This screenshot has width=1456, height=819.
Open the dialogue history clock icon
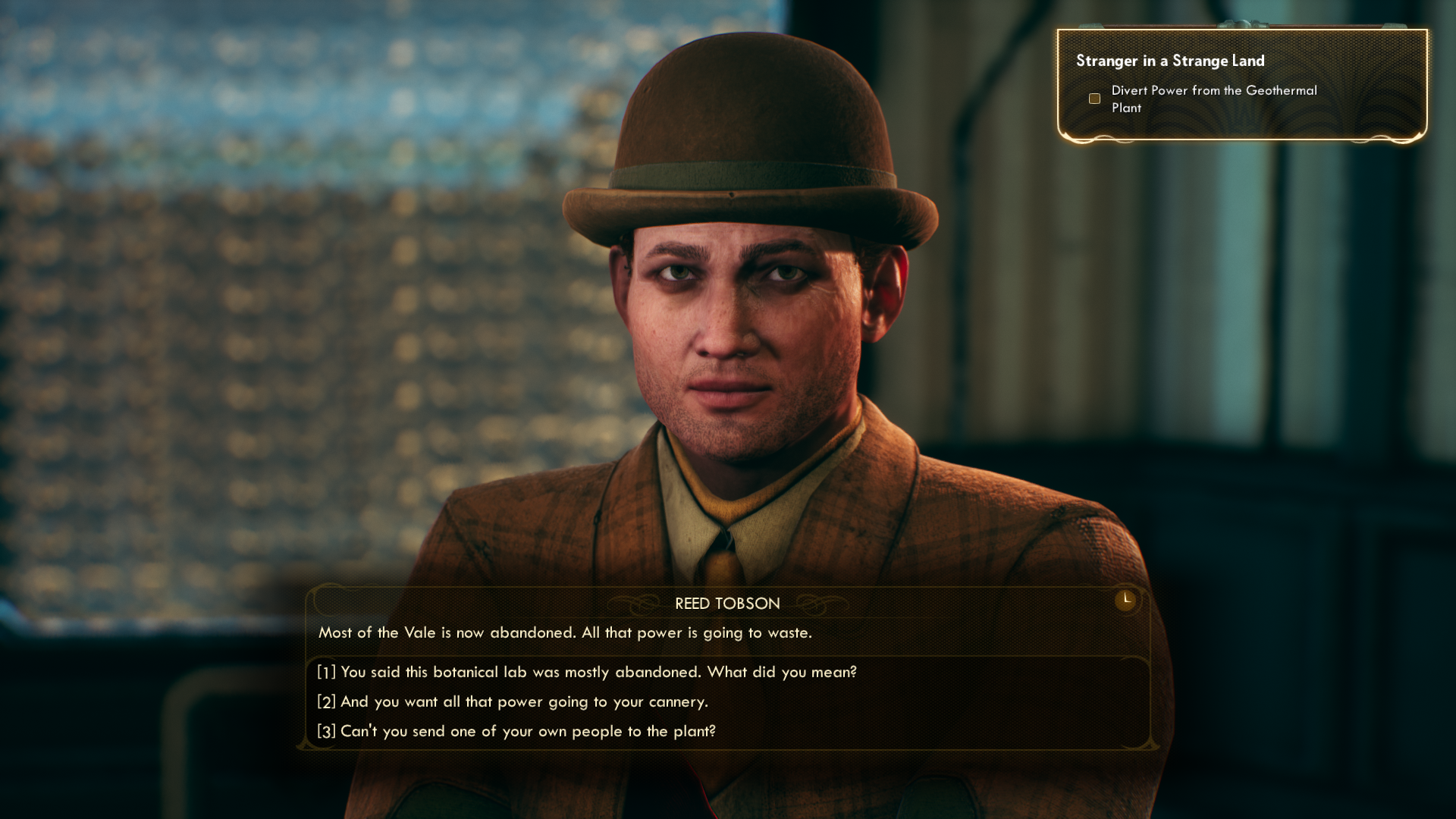[x=1126, y=600]
